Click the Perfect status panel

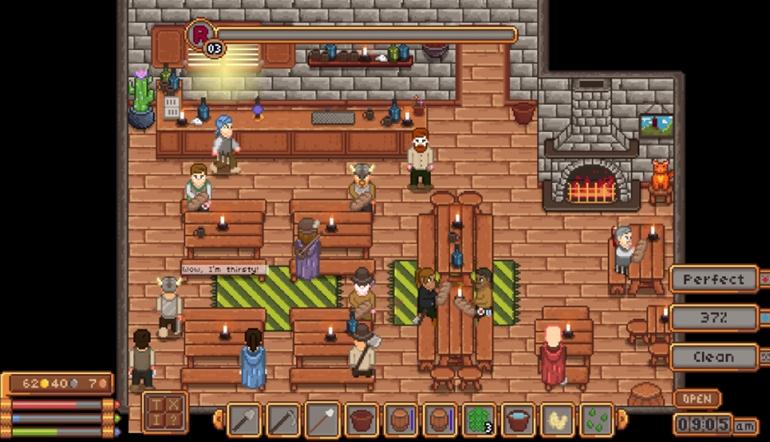[713, 279]
